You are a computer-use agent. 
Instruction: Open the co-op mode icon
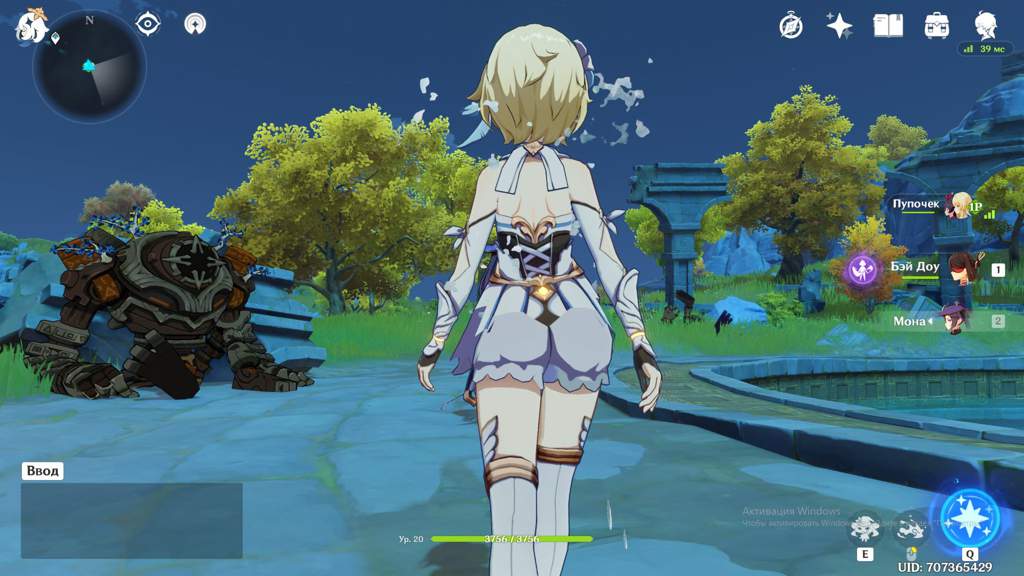click(x=195, y=23)
